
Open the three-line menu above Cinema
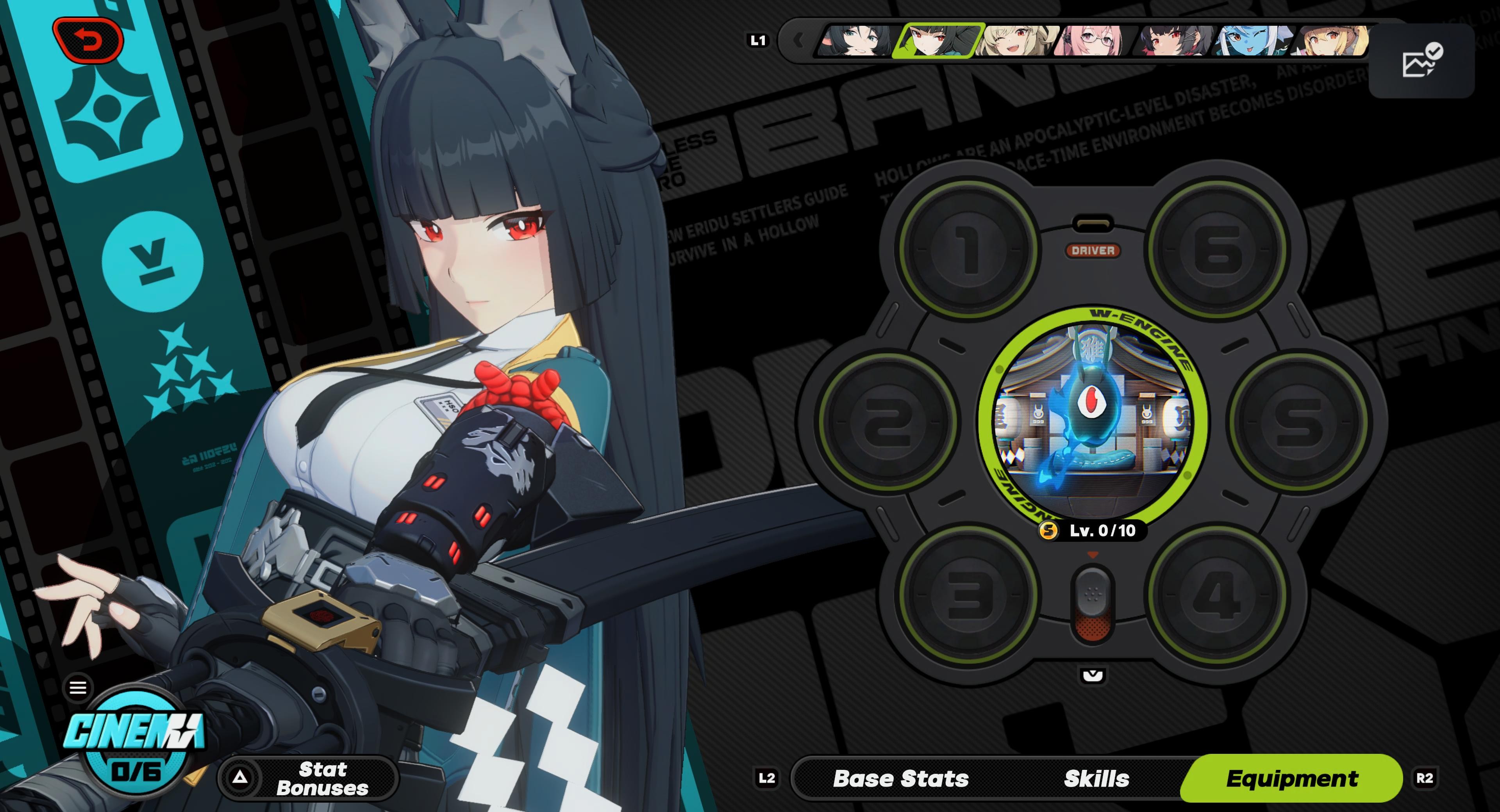(x=78, y=687)
